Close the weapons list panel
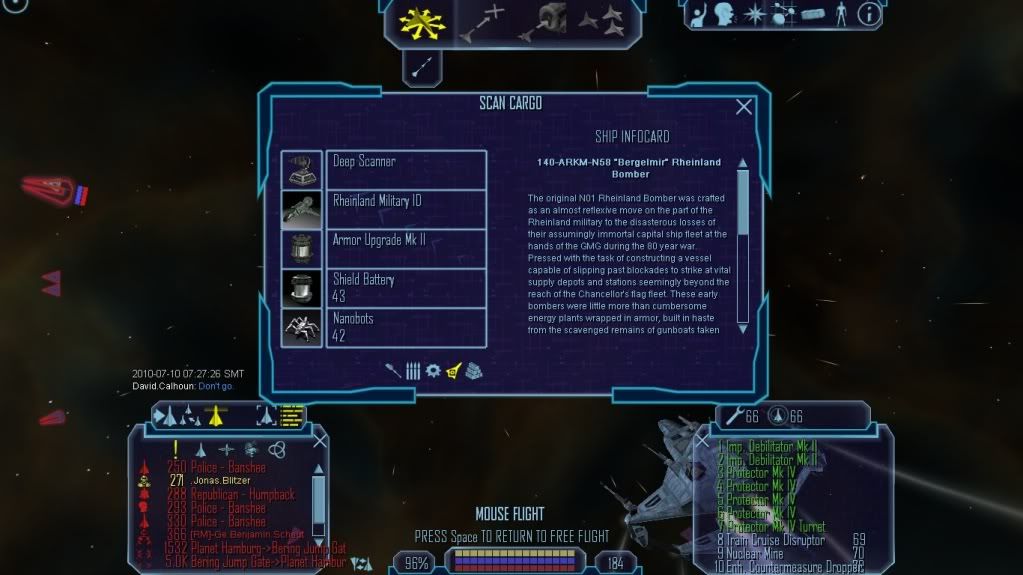The image size is (1023, 575). (x=702, y=439)
